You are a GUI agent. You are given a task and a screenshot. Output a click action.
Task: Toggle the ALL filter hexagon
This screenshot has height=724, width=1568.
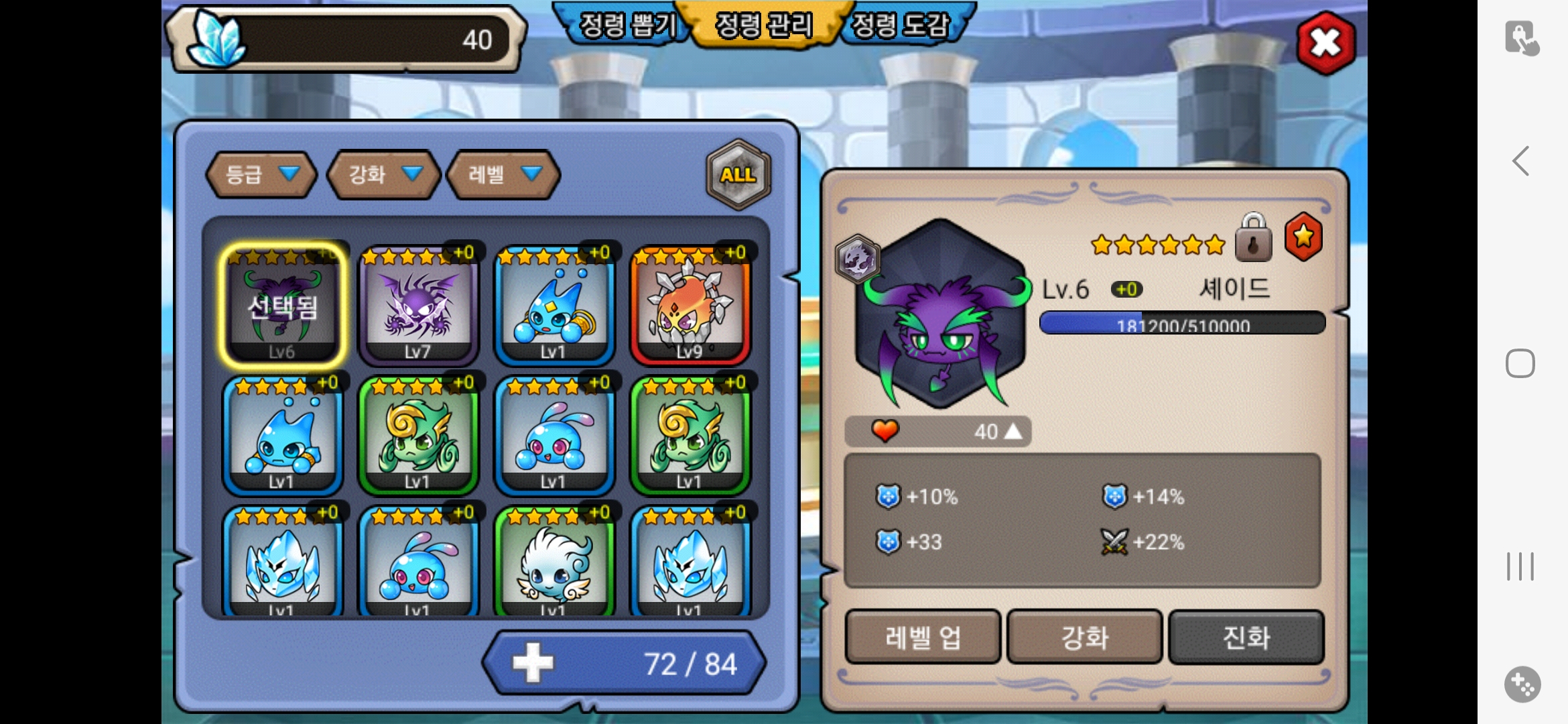pos(738,174)
